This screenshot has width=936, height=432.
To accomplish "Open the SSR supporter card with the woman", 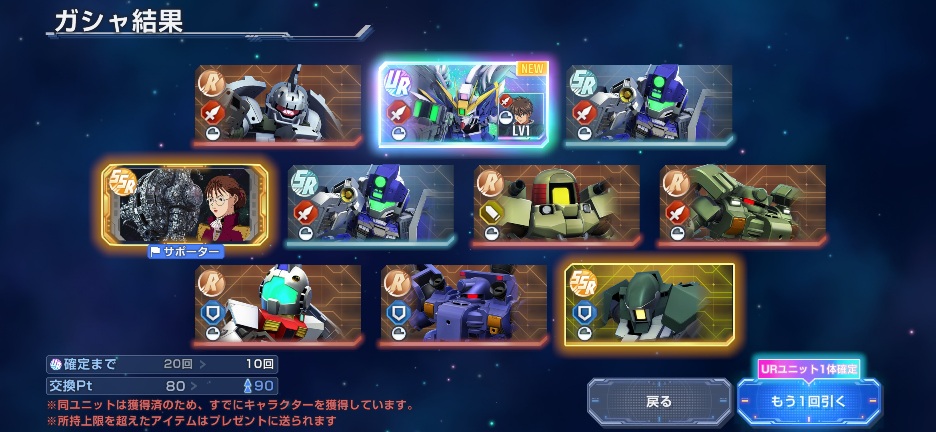I will [x=185, y=204].
